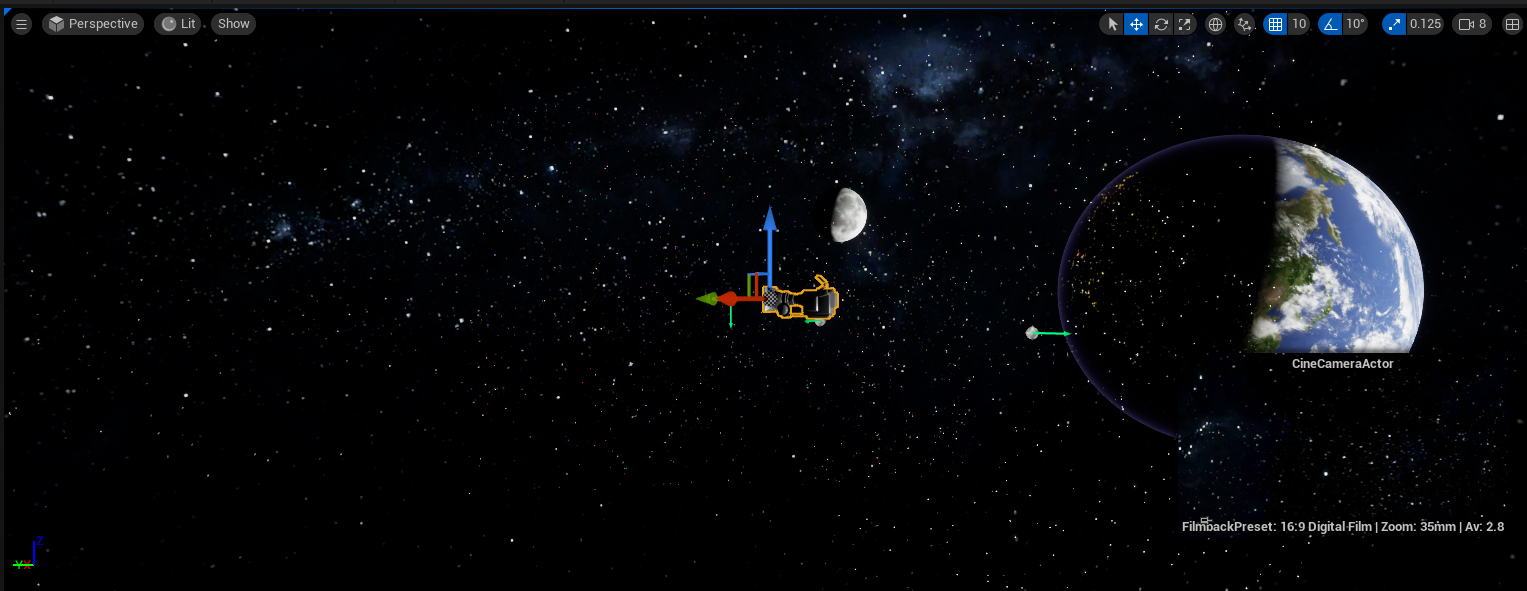
Task: Open the viewport layout grid button
Action: tap(1511, 24)
